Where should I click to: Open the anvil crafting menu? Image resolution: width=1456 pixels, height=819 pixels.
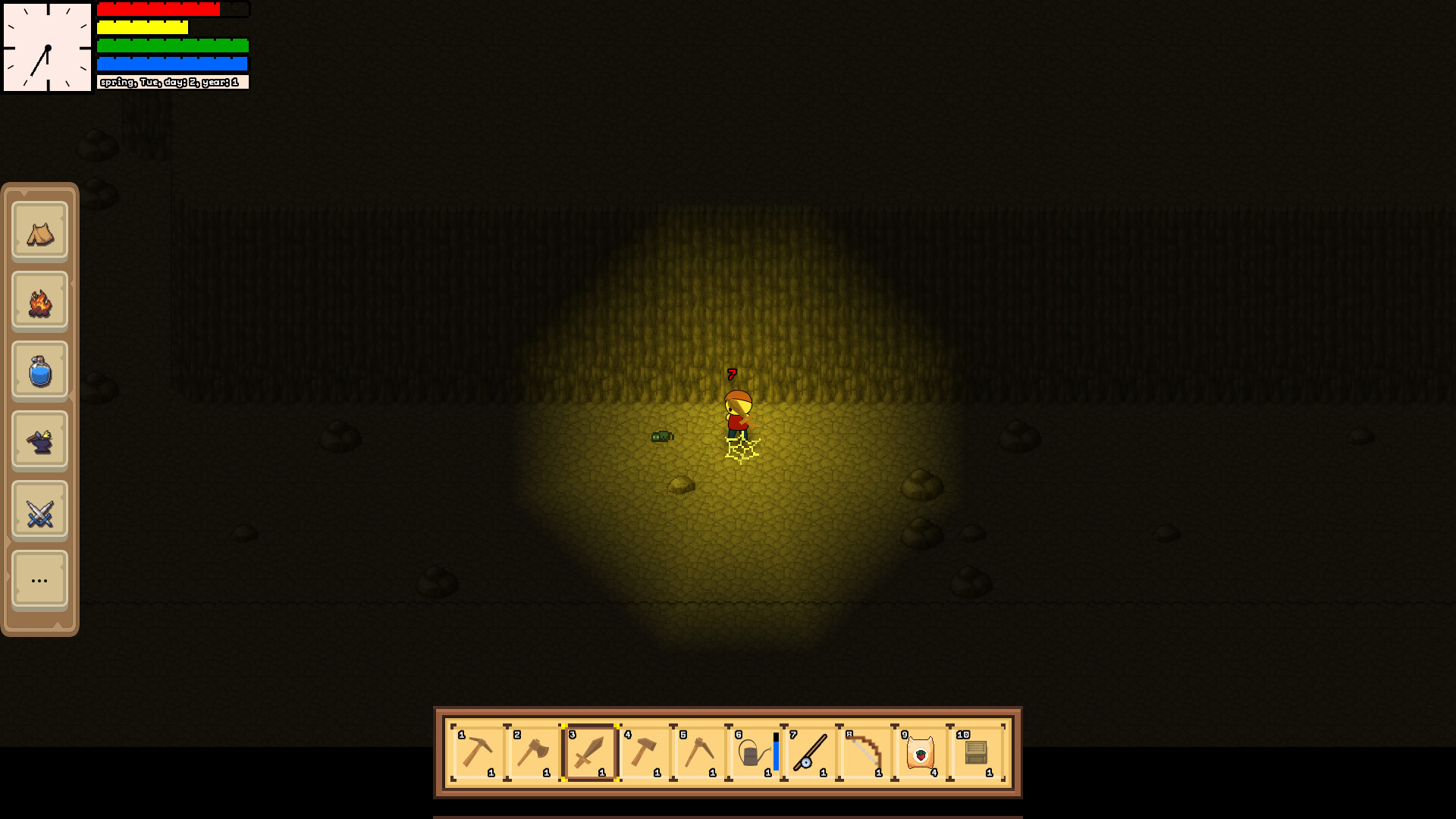pos(39,439)
